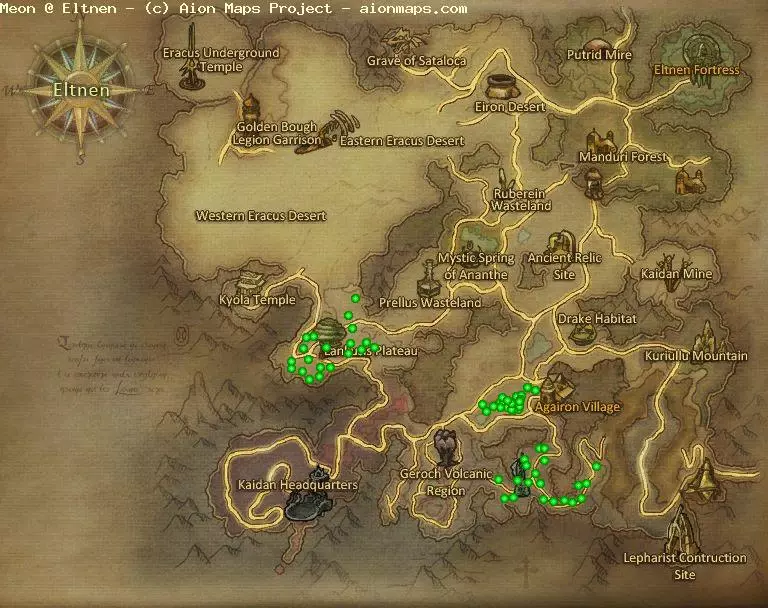Choose the Manduri Forest location
768x608 pixels.
(x=621, y=157)
